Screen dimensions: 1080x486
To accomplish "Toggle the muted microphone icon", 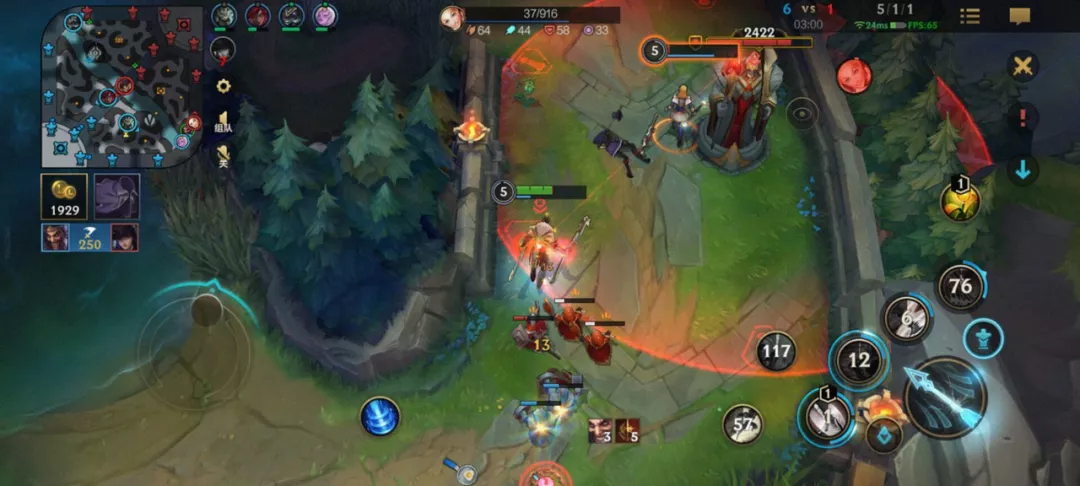I will [x=223, y=156].
